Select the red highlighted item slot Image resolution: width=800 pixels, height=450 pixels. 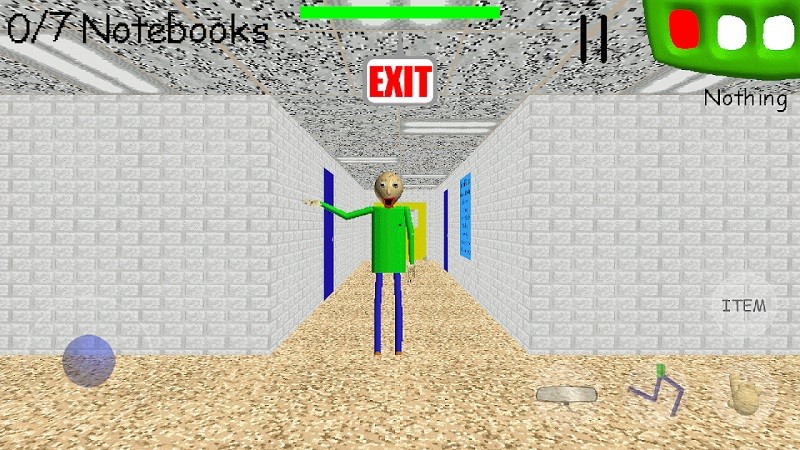[x=684, y=28]
